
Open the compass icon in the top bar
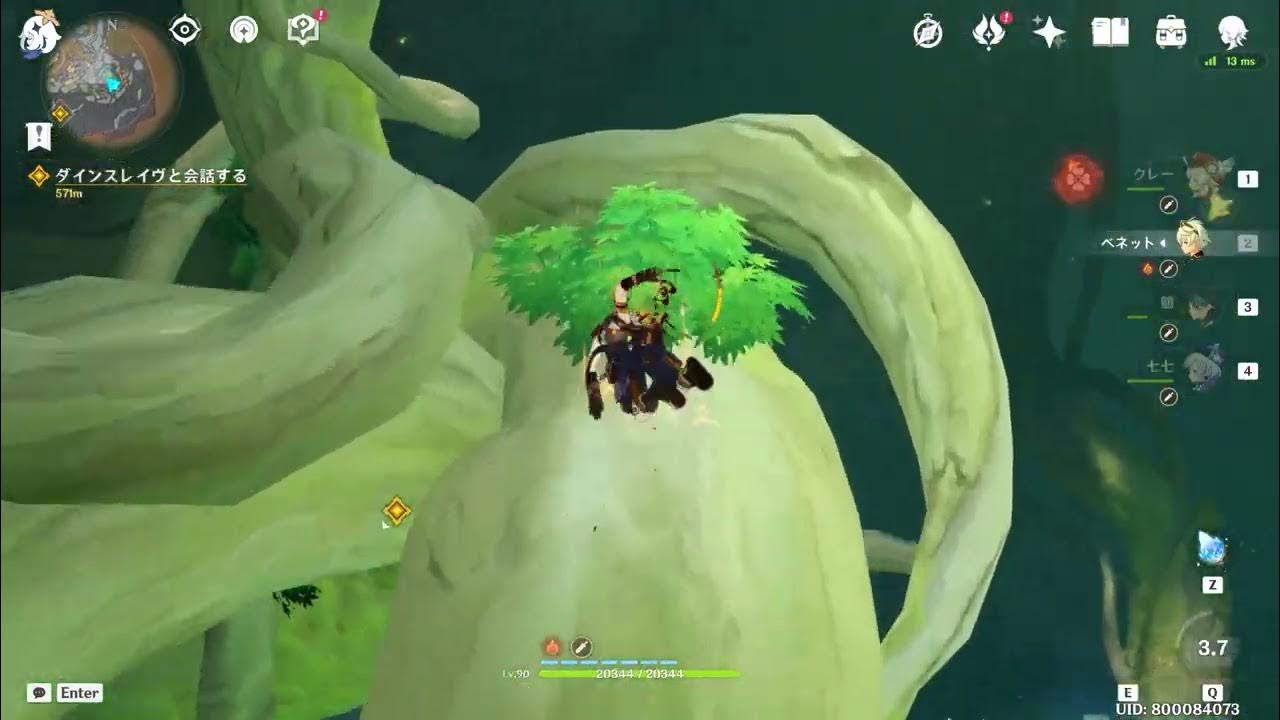click(x=928, y=33)
